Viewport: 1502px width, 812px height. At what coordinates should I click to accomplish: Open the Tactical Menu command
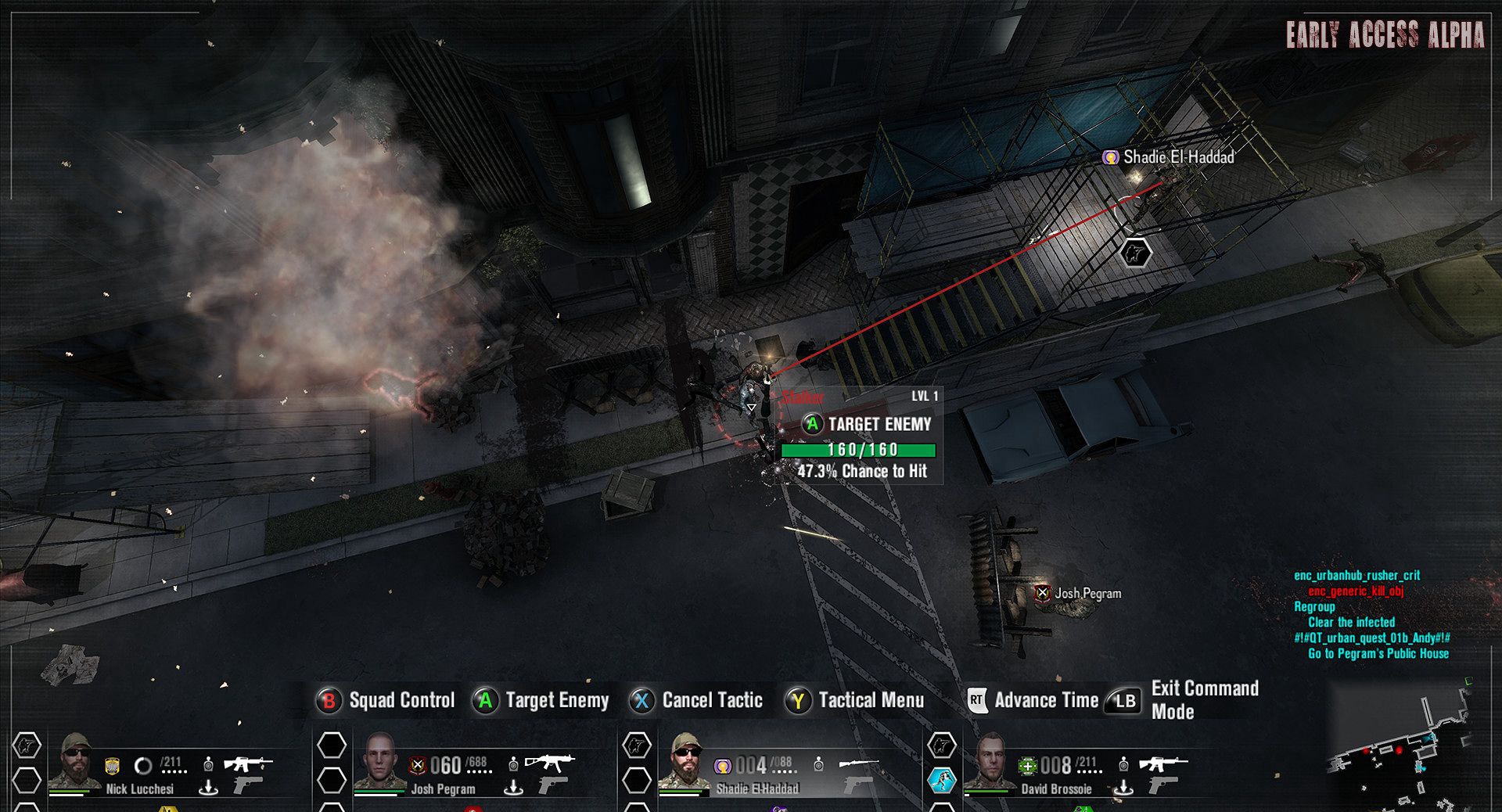click(871, 700)
